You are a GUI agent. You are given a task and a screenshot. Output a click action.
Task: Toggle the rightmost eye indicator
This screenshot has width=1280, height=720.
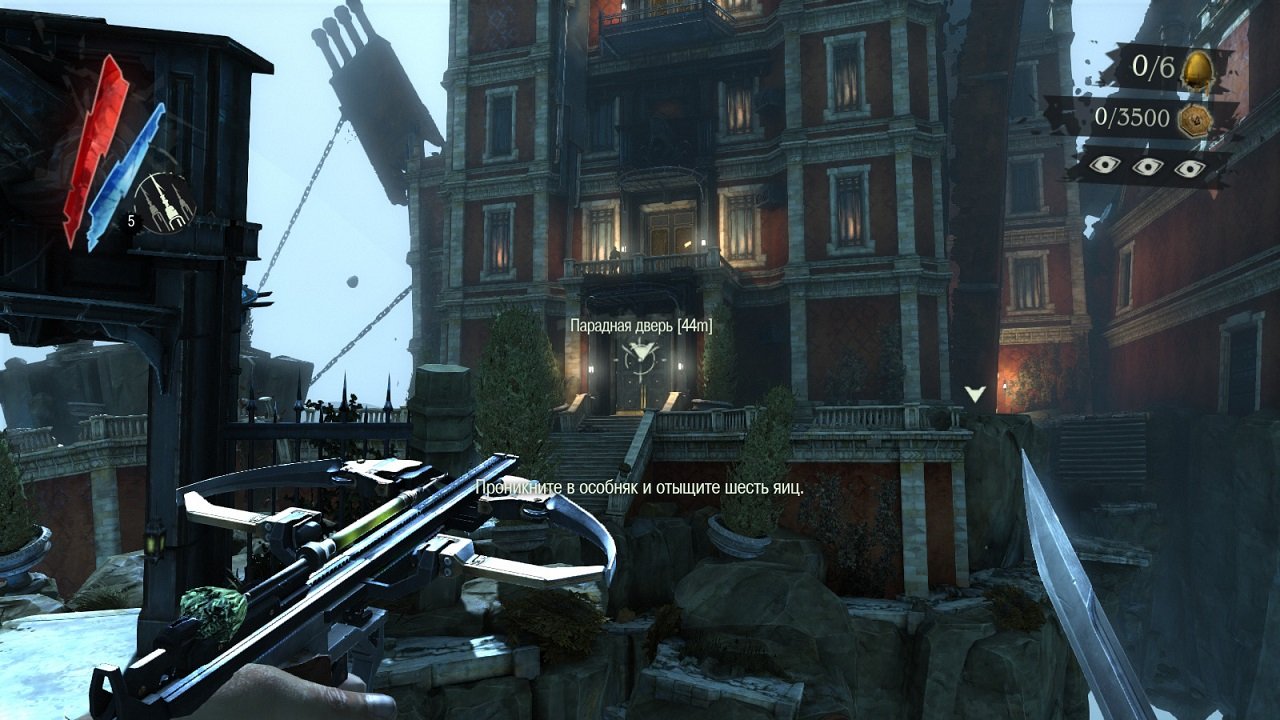tap(1189, 170)
